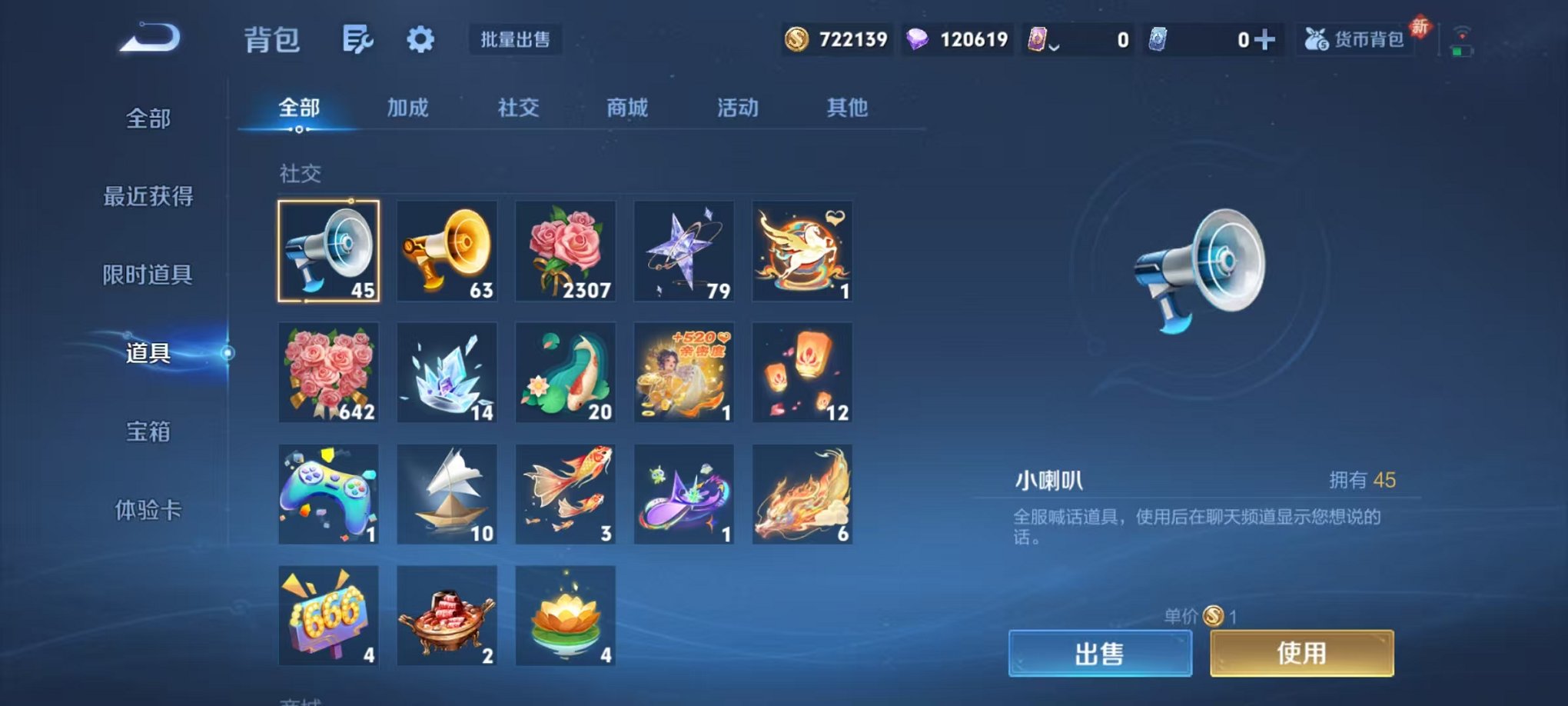Select the lotus lantern item
This screenshot has height=706, width=1568.
(566, 616)
